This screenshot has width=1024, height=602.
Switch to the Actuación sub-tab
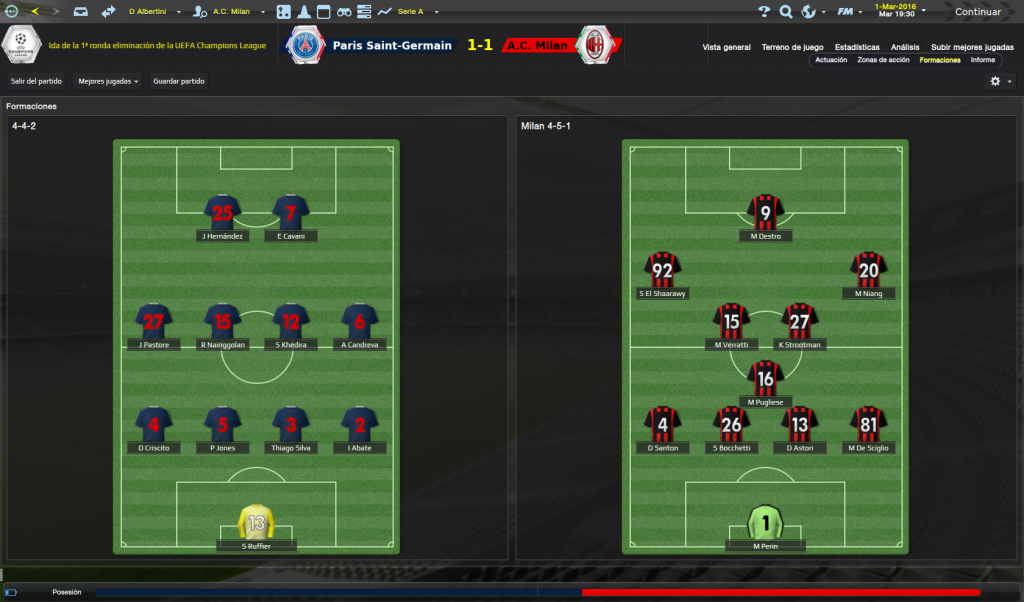tap(831, 60)
